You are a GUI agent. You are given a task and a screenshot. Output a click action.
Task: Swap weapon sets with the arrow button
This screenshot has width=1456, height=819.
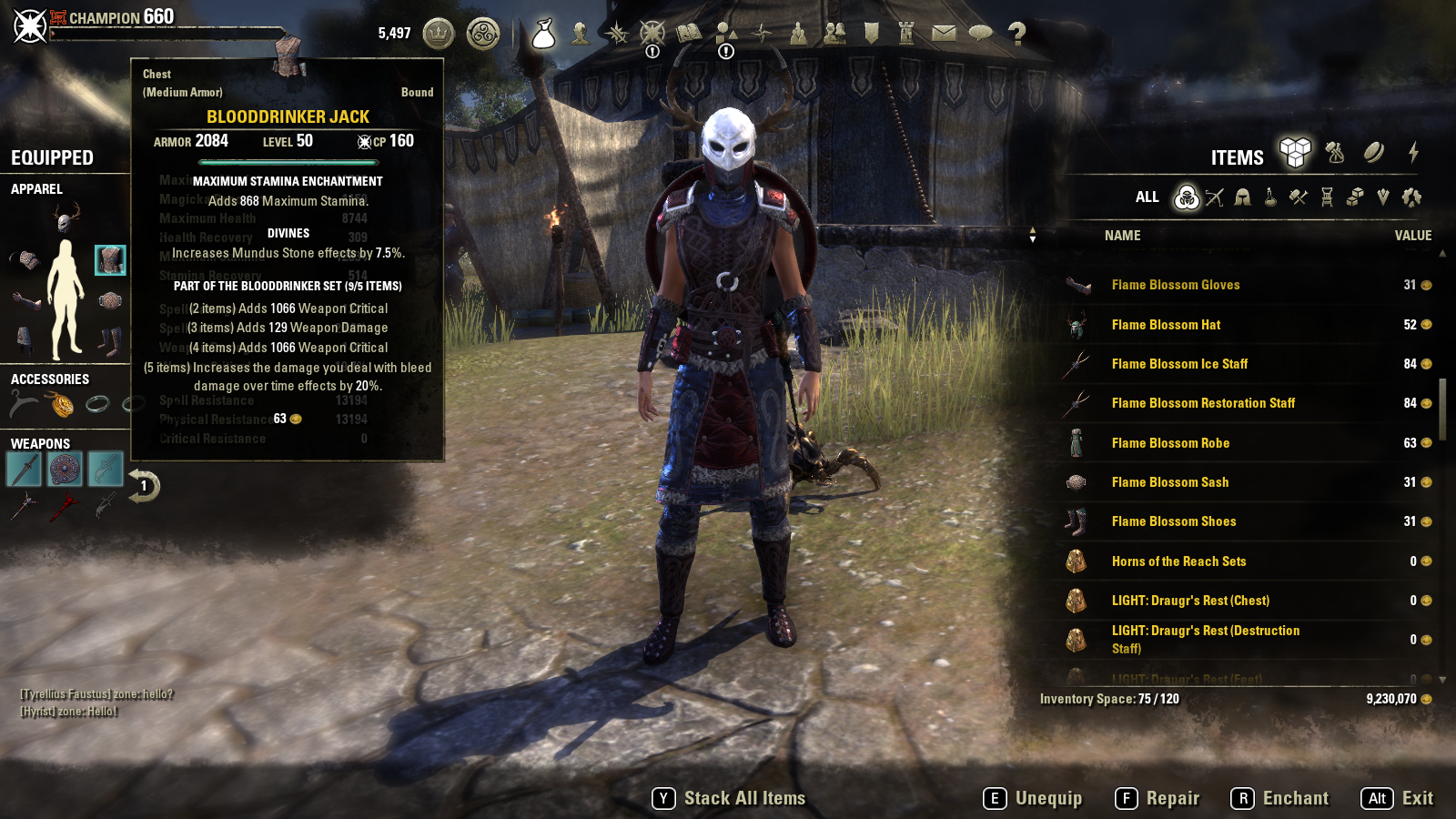[x=143, y=486]
